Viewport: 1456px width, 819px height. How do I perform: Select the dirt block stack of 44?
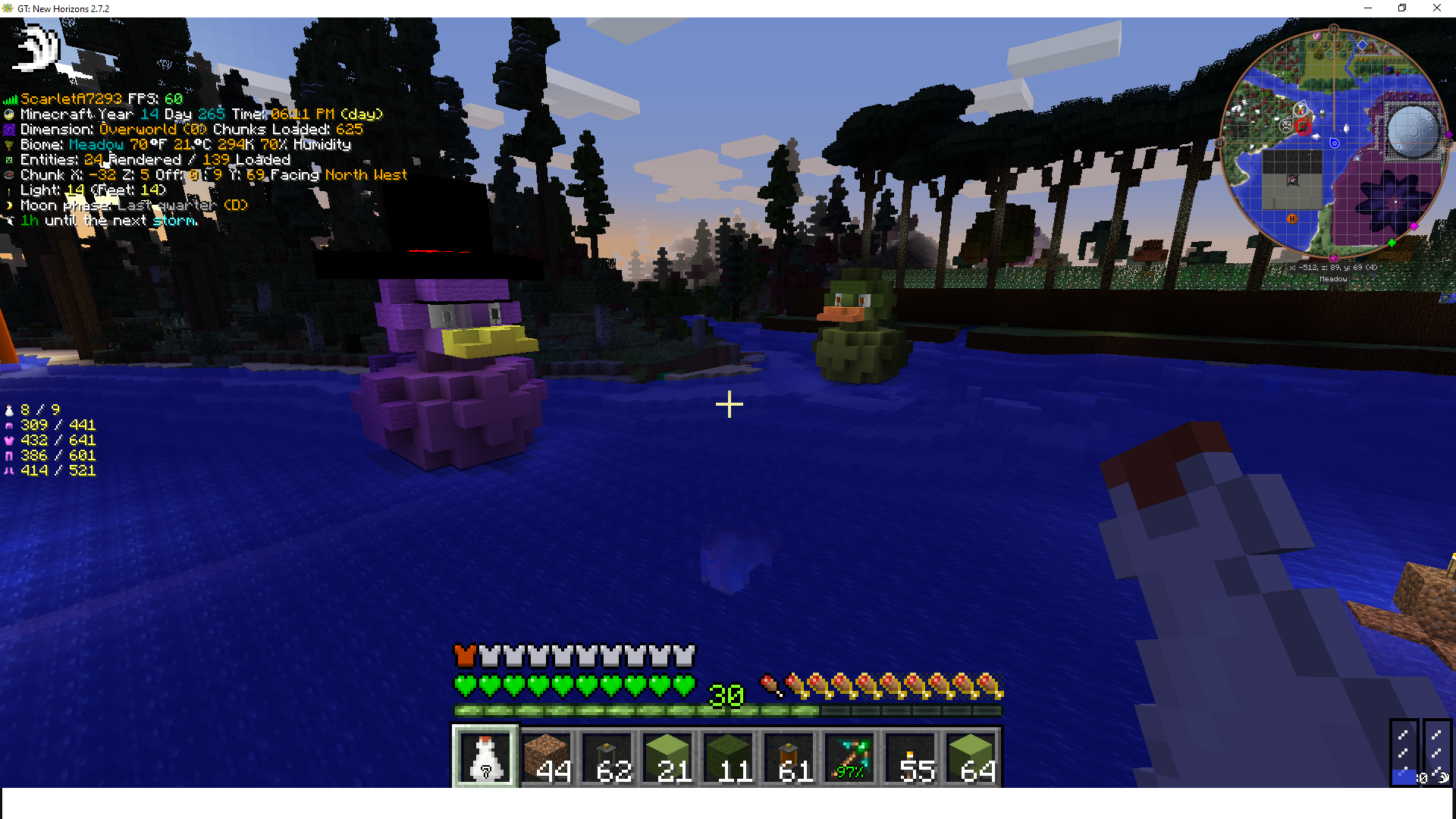tap(546, 757)
